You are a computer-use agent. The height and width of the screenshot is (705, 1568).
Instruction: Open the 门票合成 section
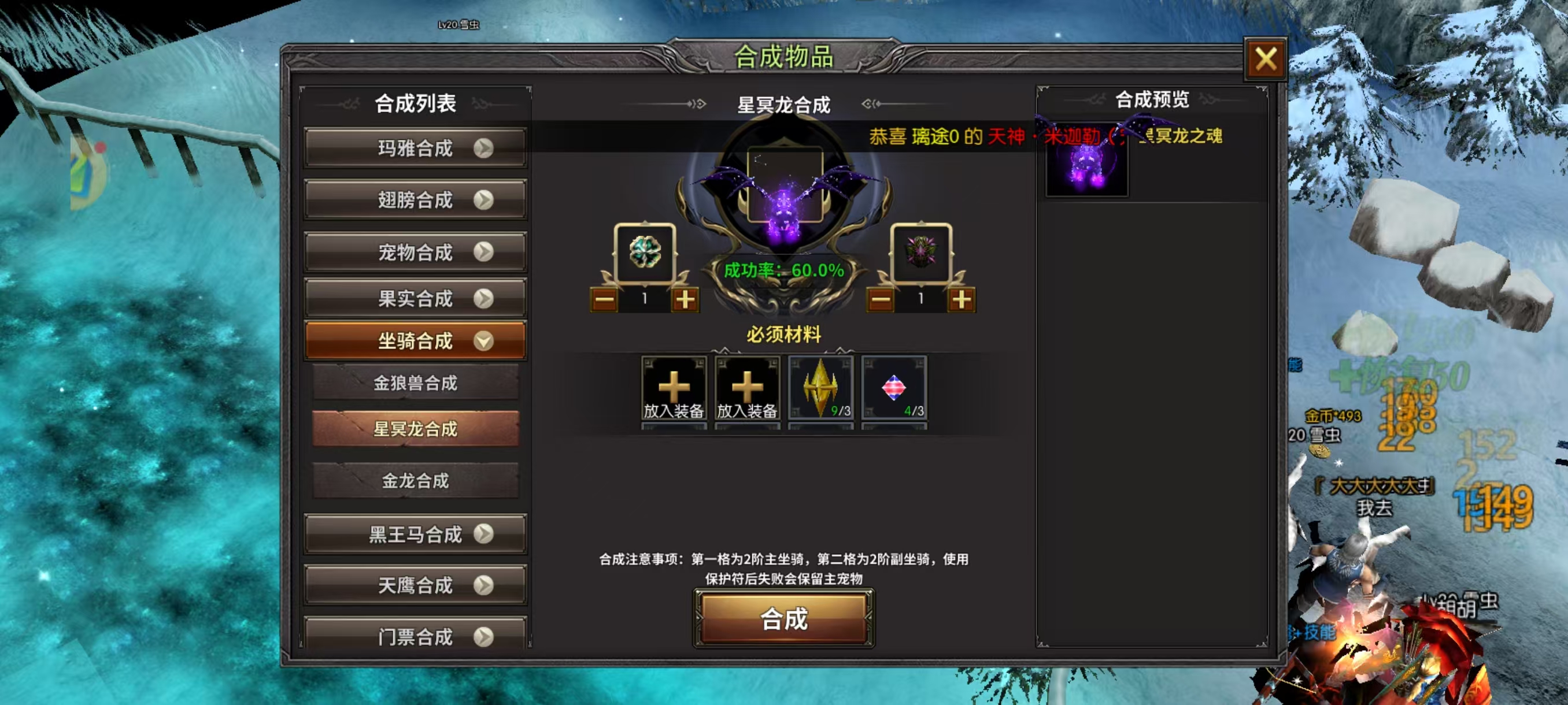(416, 636)
